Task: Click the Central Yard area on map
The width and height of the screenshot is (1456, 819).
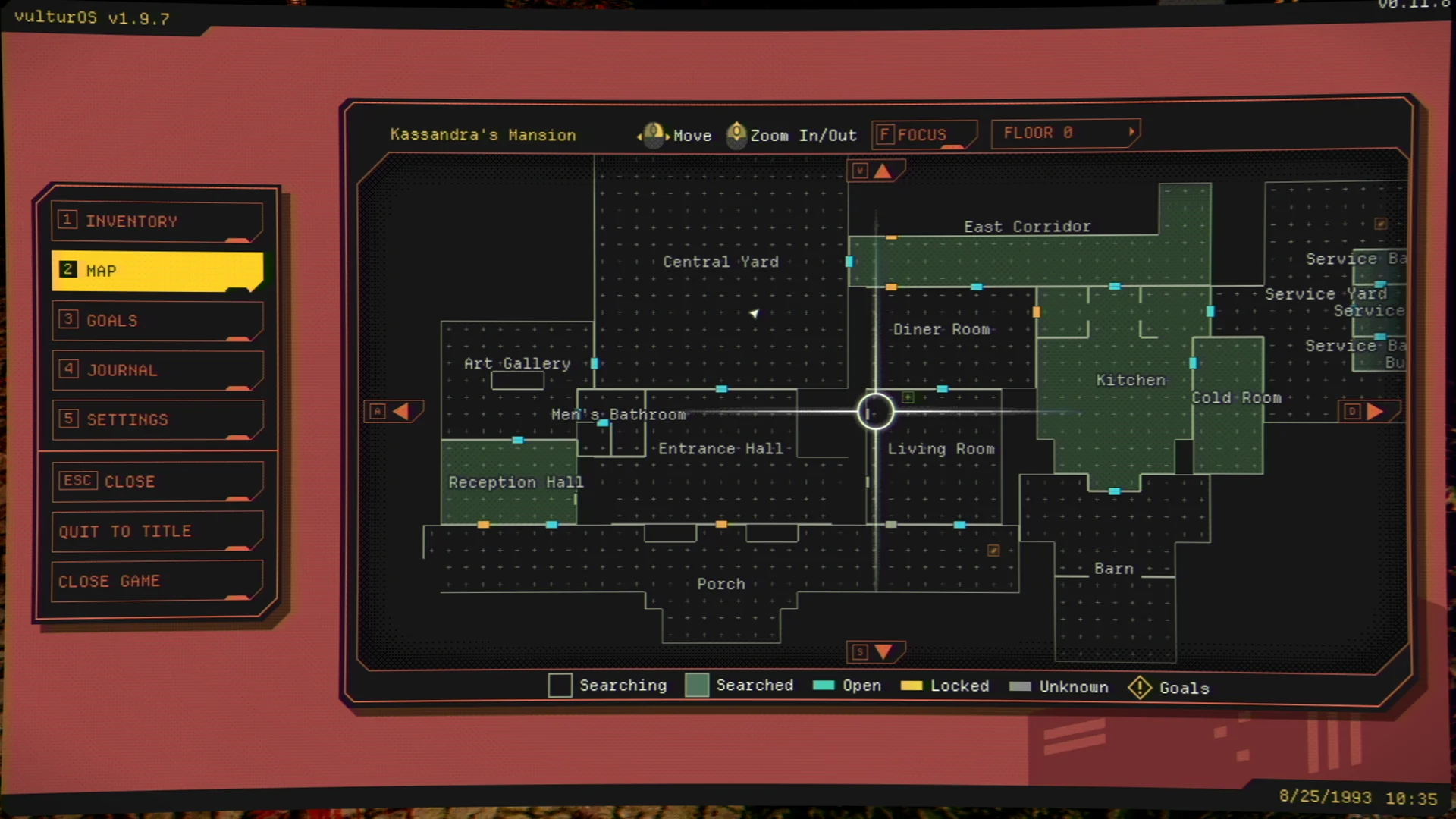Action: point(720,262)
